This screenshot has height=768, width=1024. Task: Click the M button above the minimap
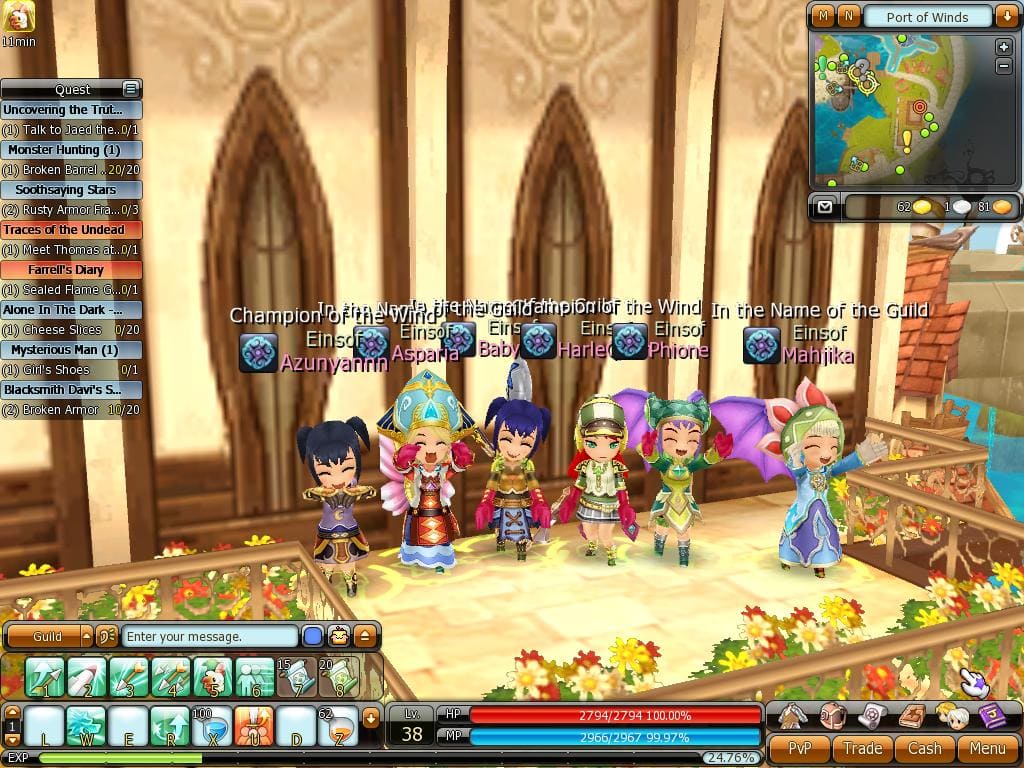click(x=823, y=16)
